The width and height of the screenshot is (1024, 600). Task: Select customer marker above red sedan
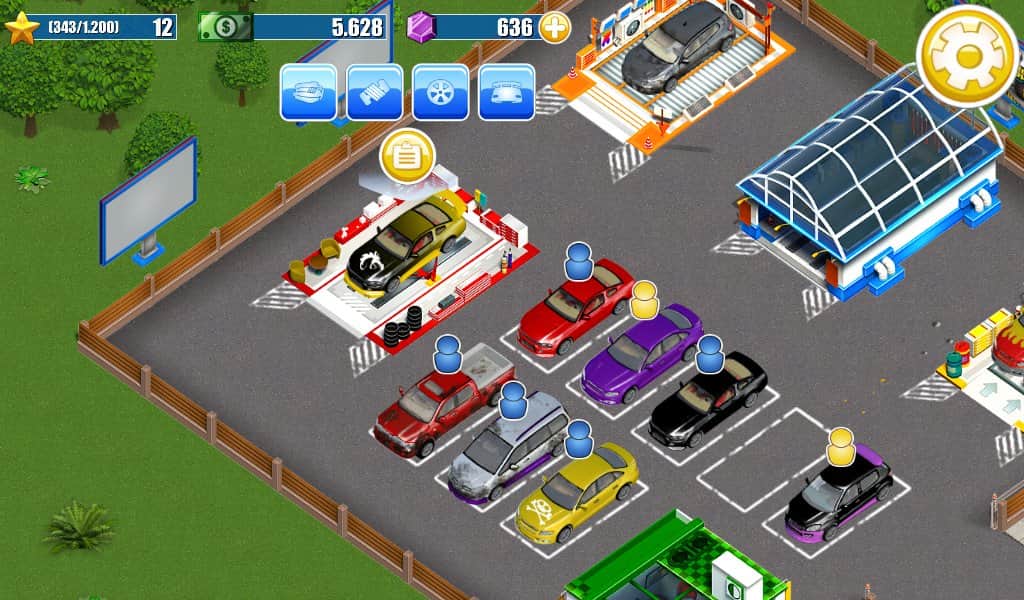[579, 262]
